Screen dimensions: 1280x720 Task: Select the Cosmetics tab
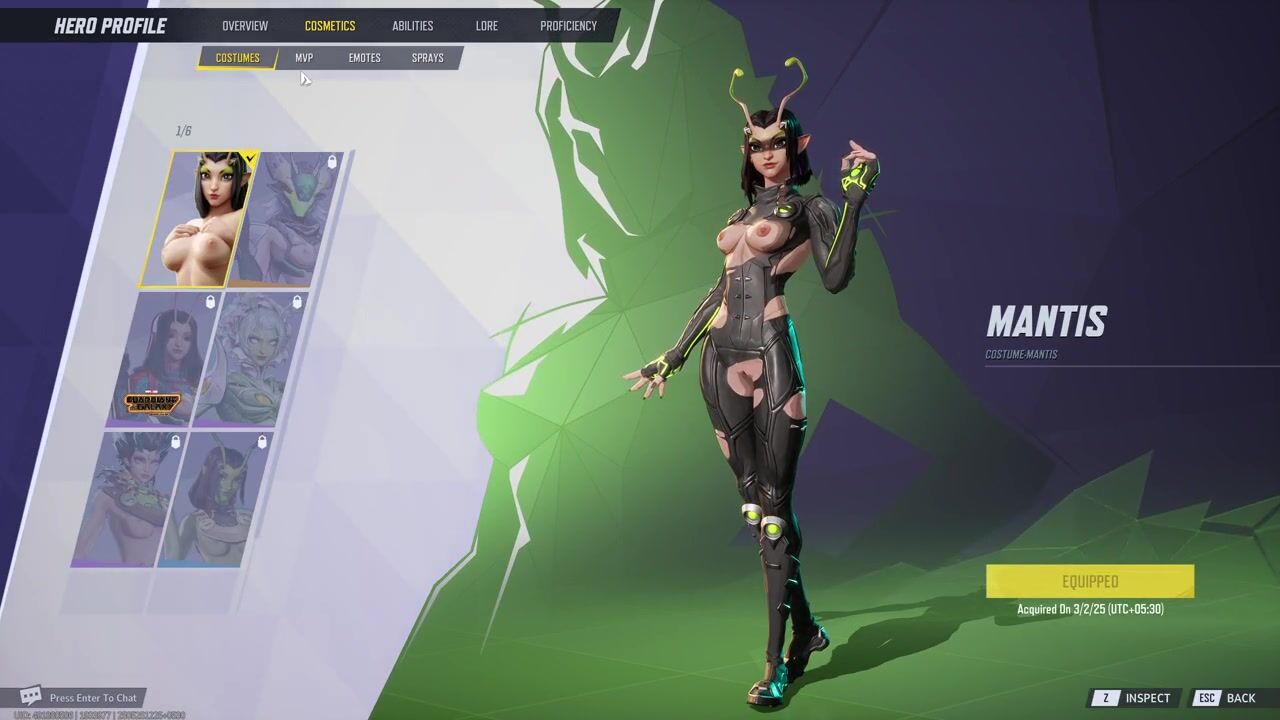coord(330,26)
